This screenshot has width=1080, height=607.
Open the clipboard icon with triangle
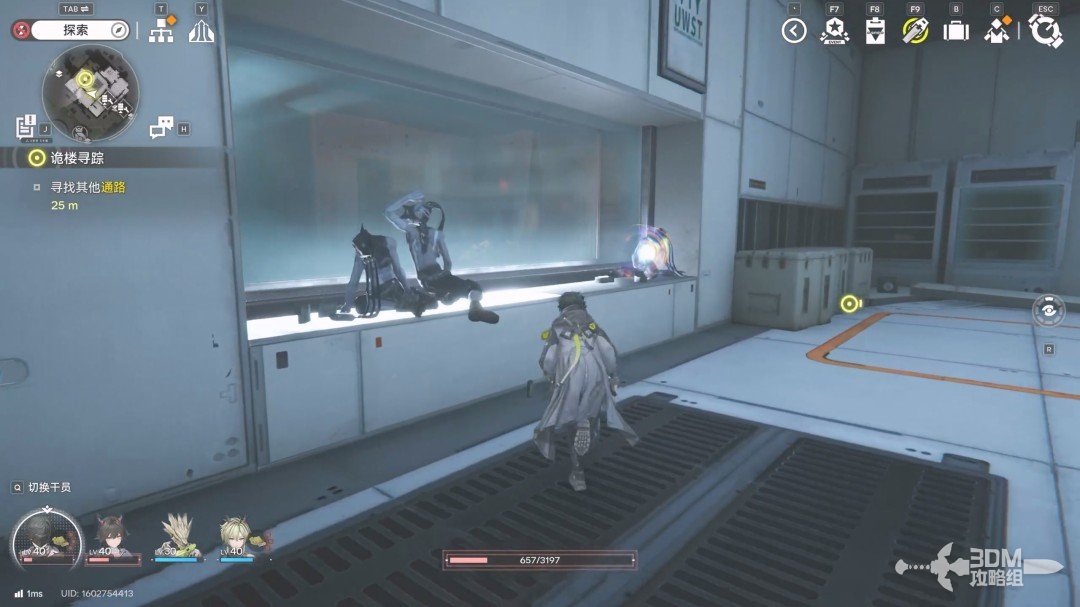(x=875, y=31)
